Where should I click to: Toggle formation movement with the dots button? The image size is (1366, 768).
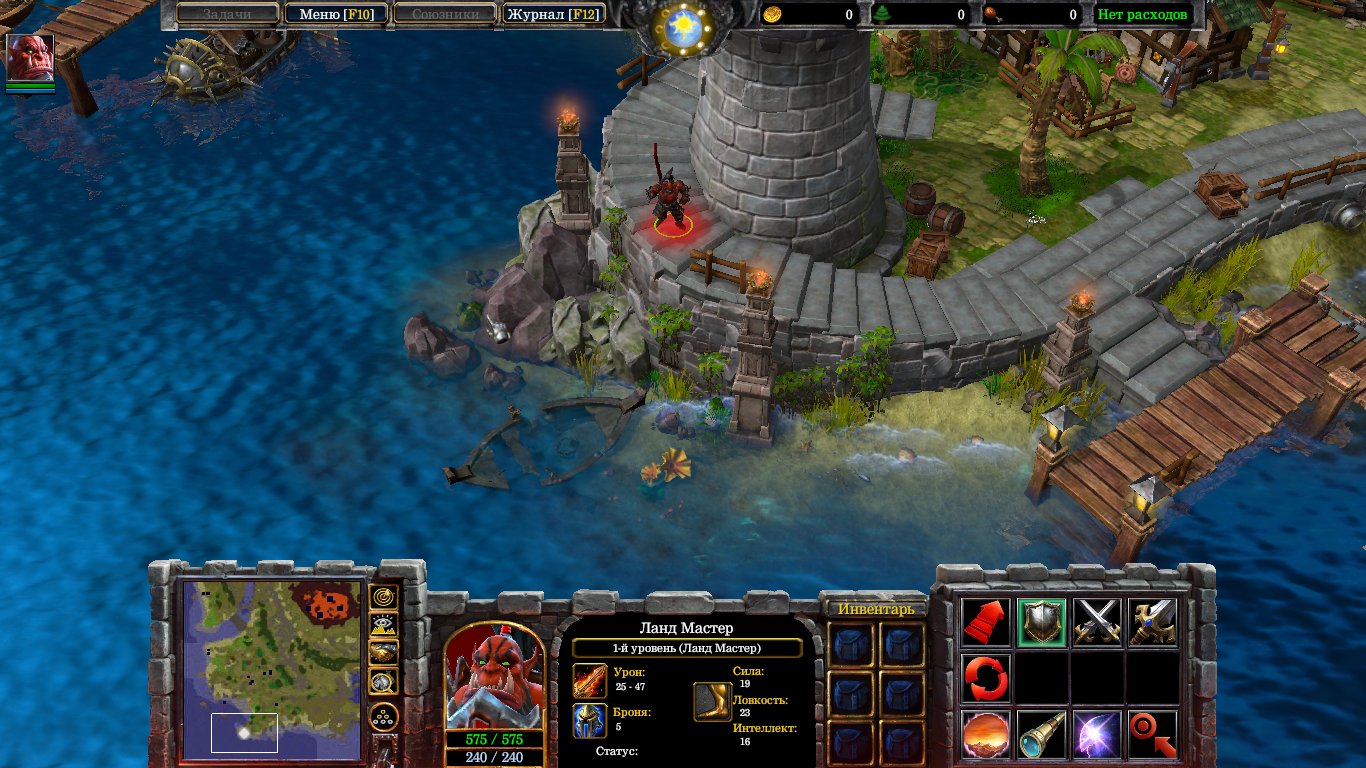(384, 716)
